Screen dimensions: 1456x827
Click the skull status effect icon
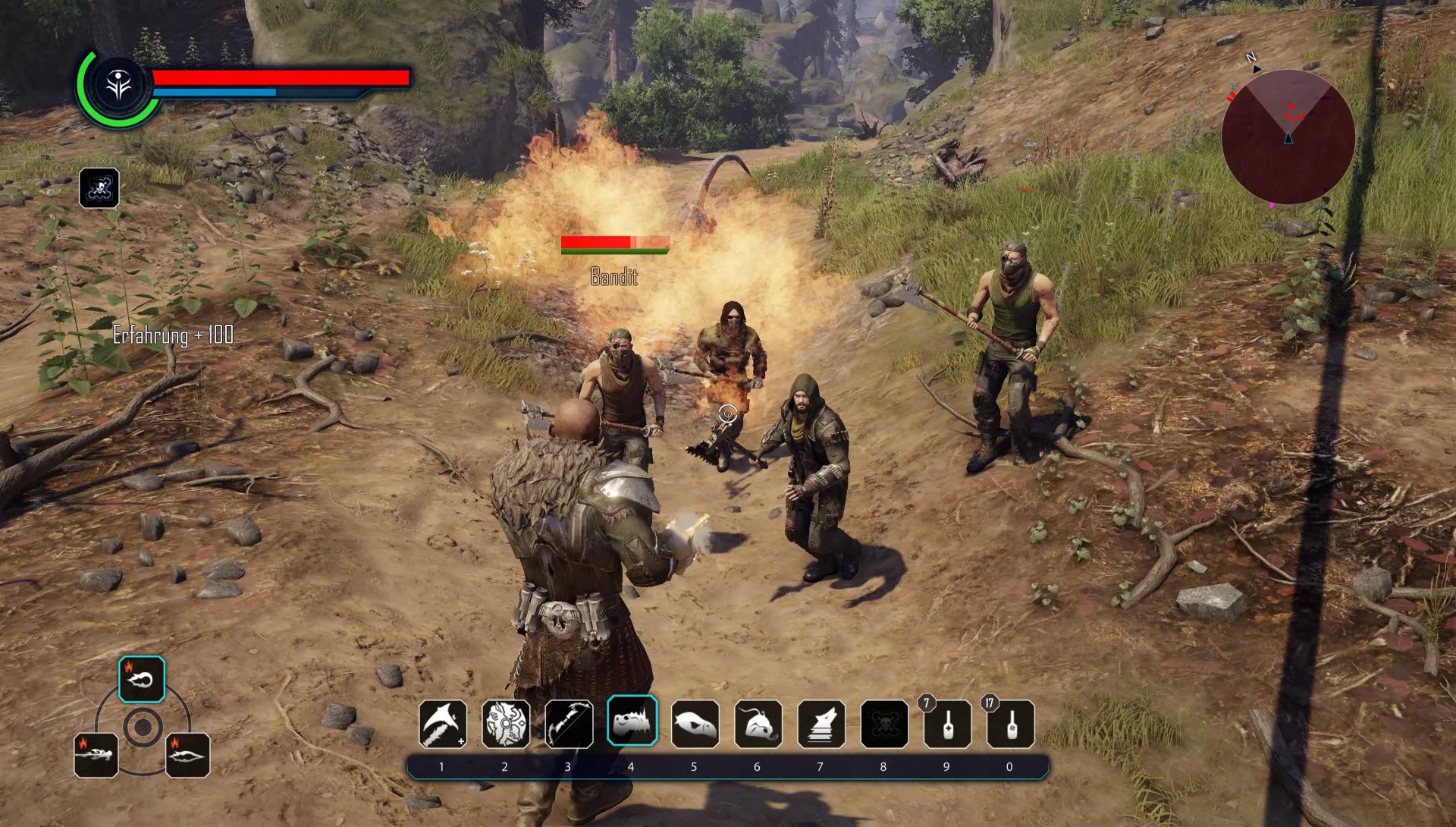click(x=99, y=187)
